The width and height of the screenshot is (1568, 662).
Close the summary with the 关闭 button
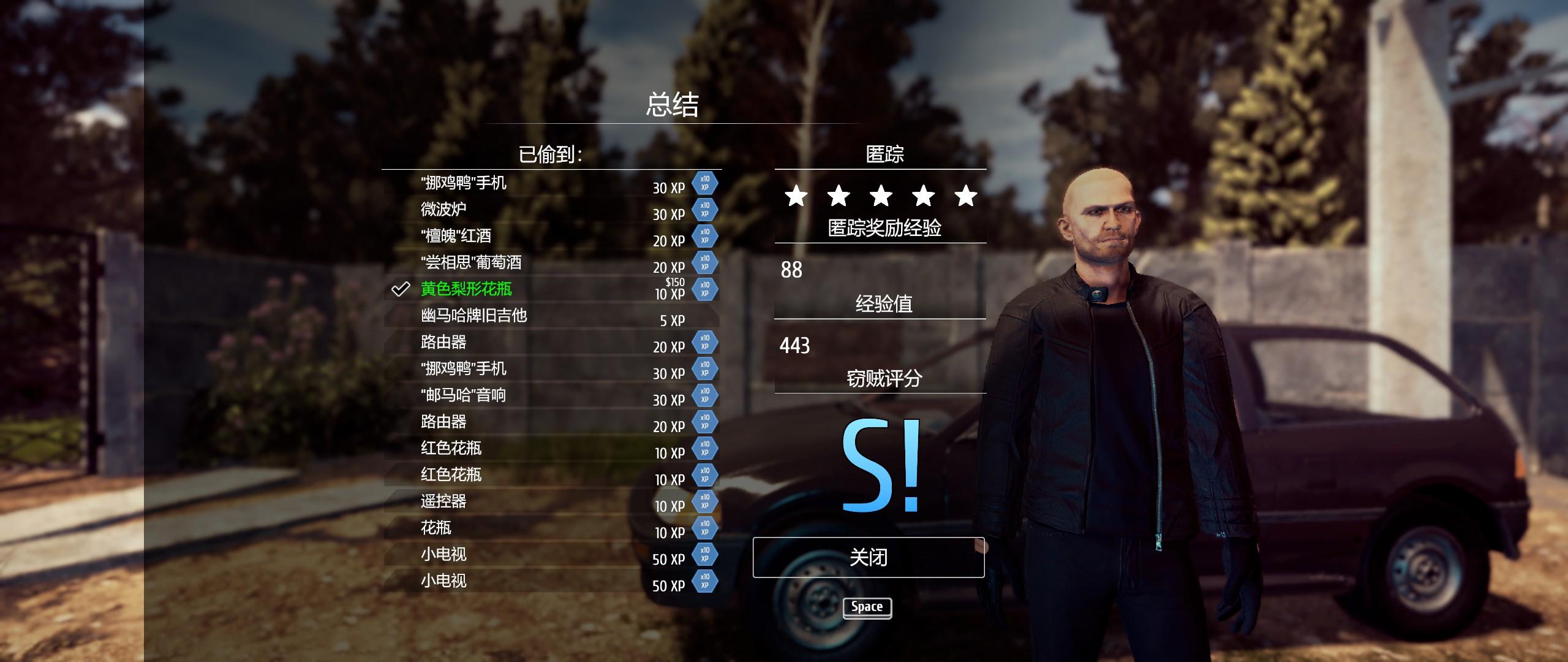[x=868, y=557]
